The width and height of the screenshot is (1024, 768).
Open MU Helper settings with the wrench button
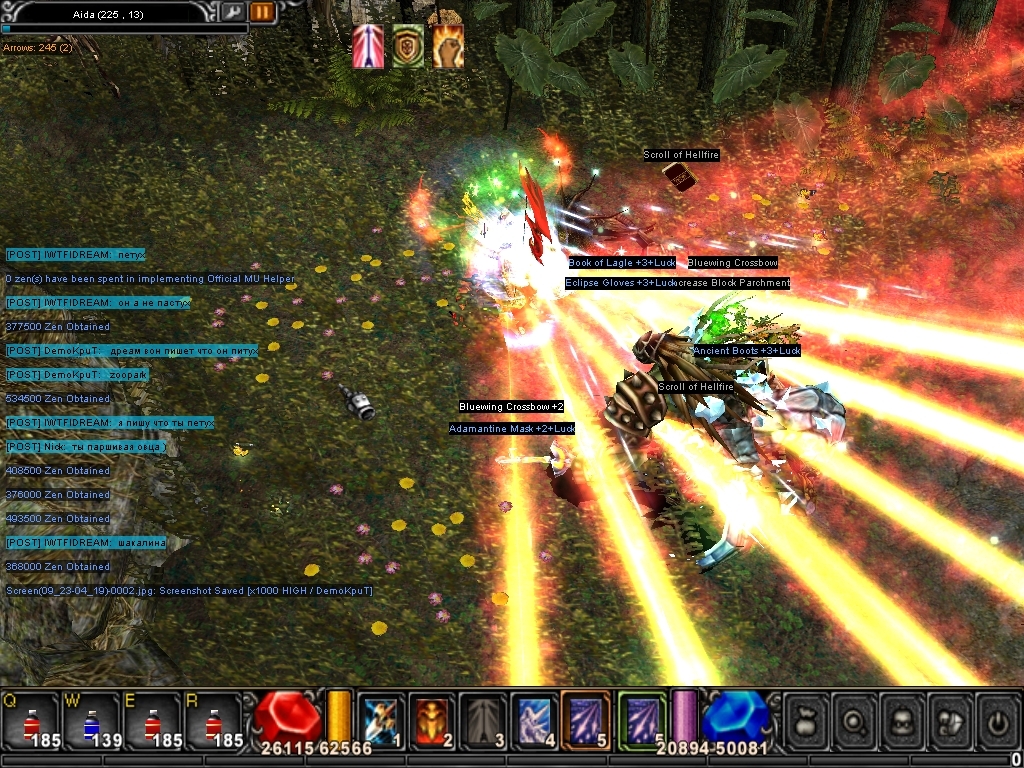(x=231, y=12)
